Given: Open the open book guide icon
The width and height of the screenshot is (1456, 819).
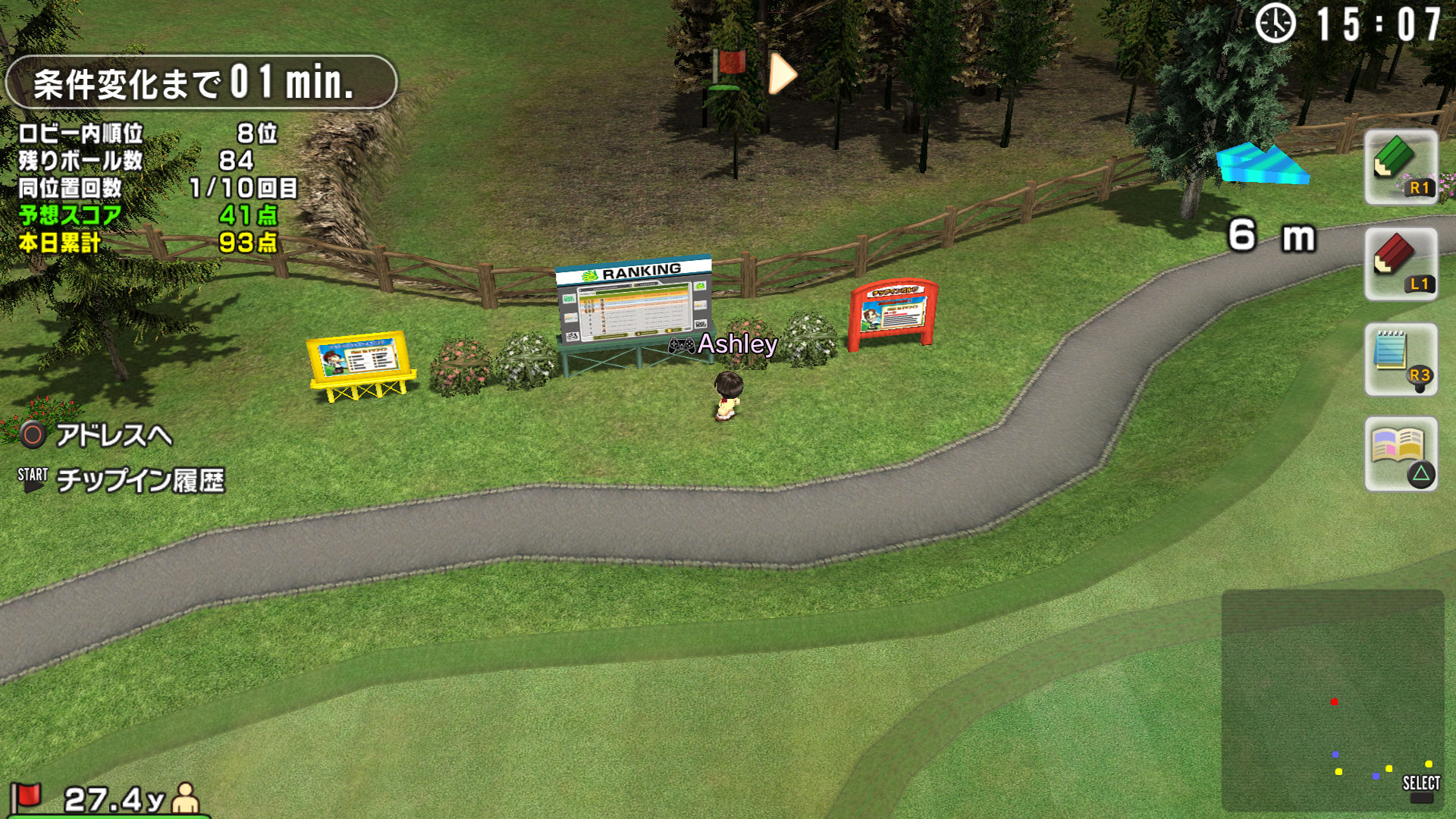Looking at the screenshot, I should coord(1400,453).
